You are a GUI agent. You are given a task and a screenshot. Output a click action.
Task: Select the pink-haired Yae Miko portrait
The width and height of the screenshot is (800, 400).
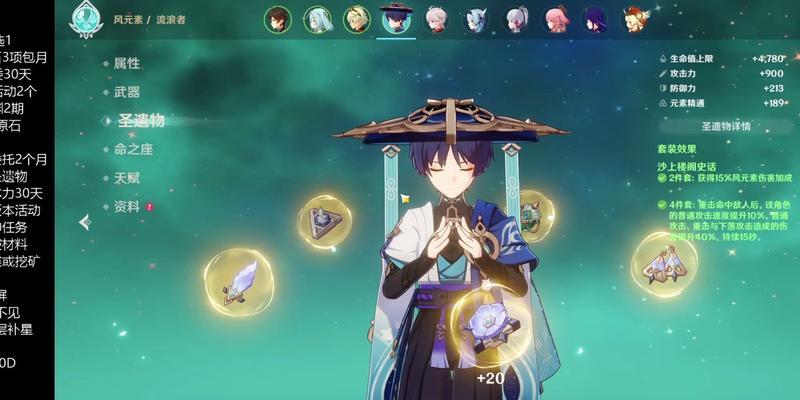click(556, 19)
